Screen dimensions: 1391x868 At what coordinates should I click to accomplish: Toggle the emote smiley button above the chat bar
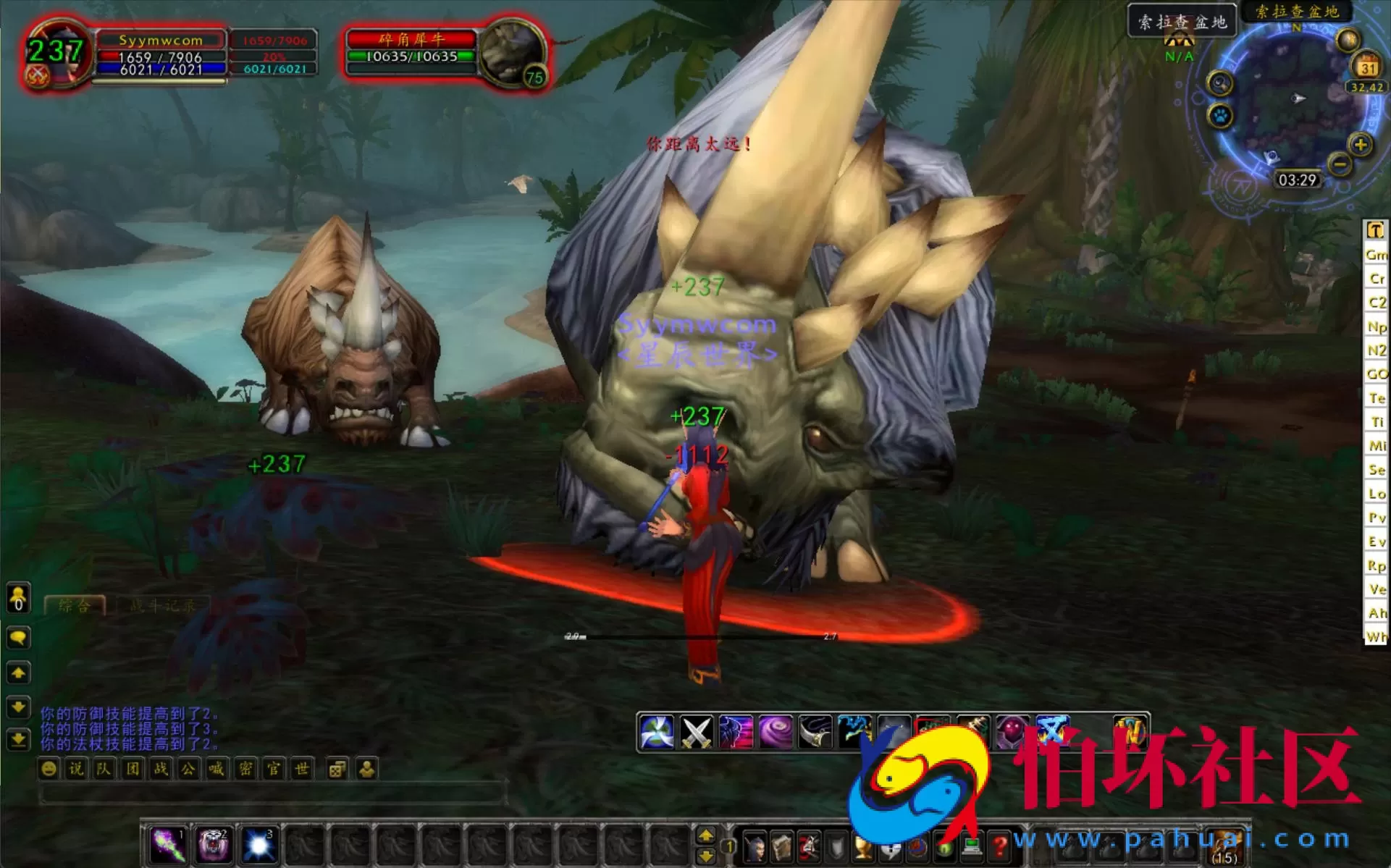[49, 769]
